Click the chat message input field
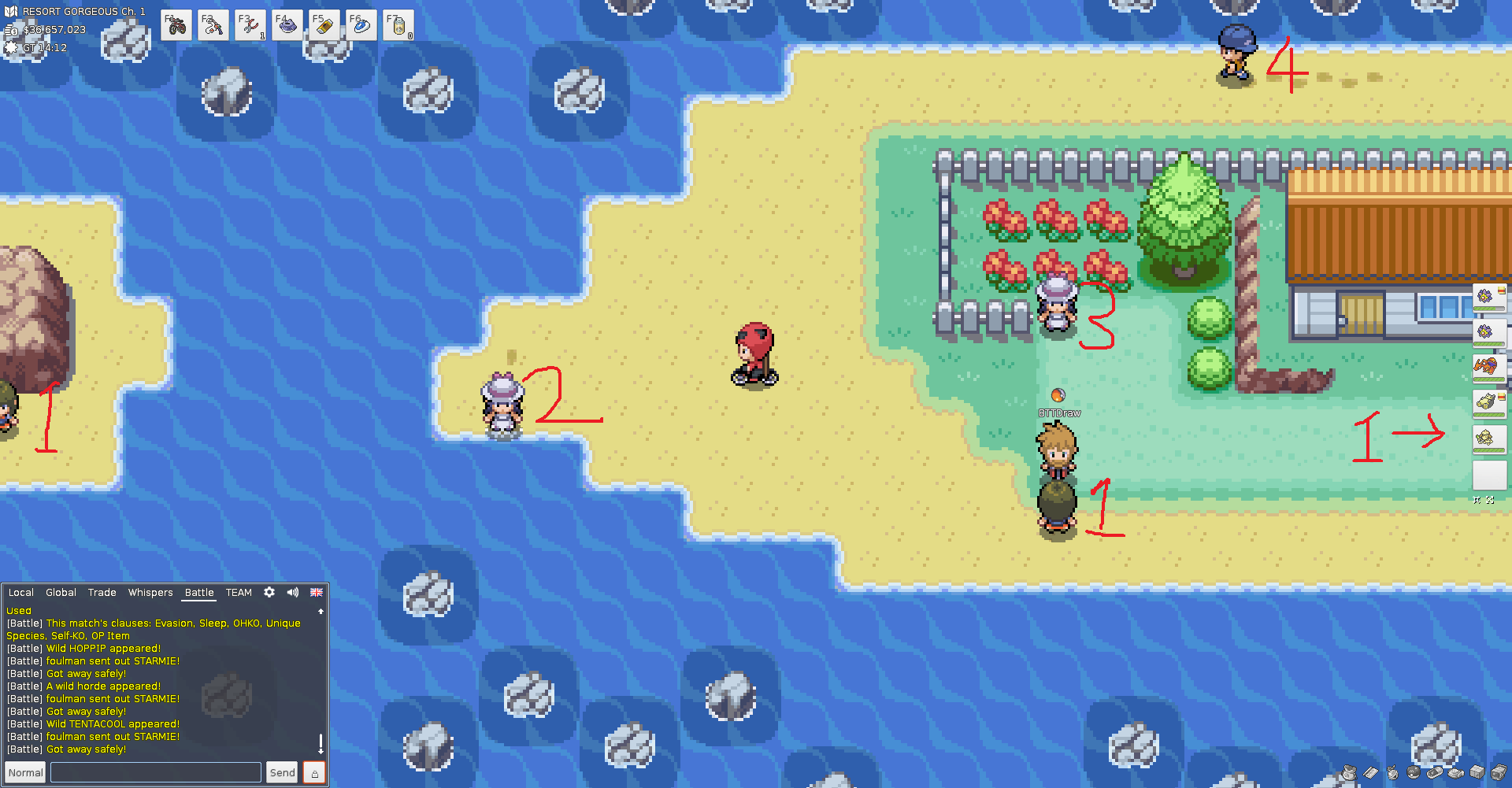The height and width of the screenshot is (788, 1512). pyautogui.click(x=156, y=772)
